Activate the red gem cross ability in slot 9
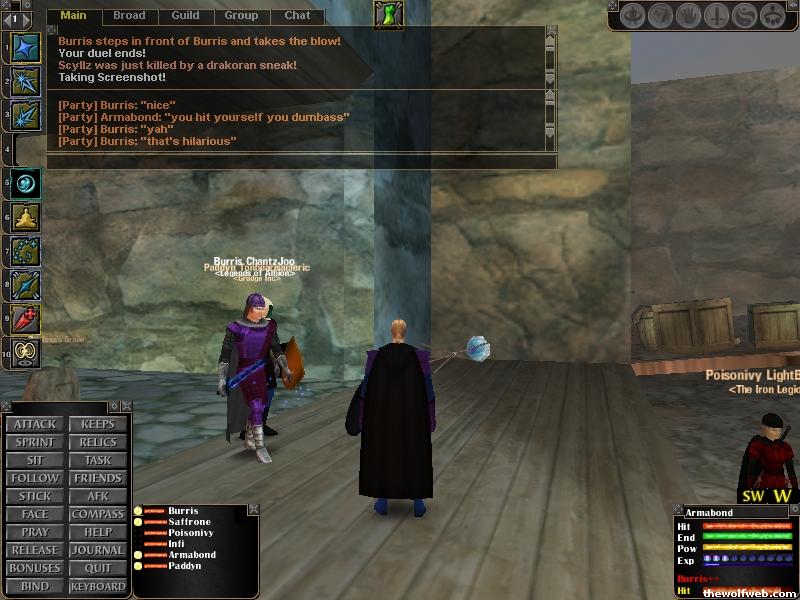 tap(26, 319)
